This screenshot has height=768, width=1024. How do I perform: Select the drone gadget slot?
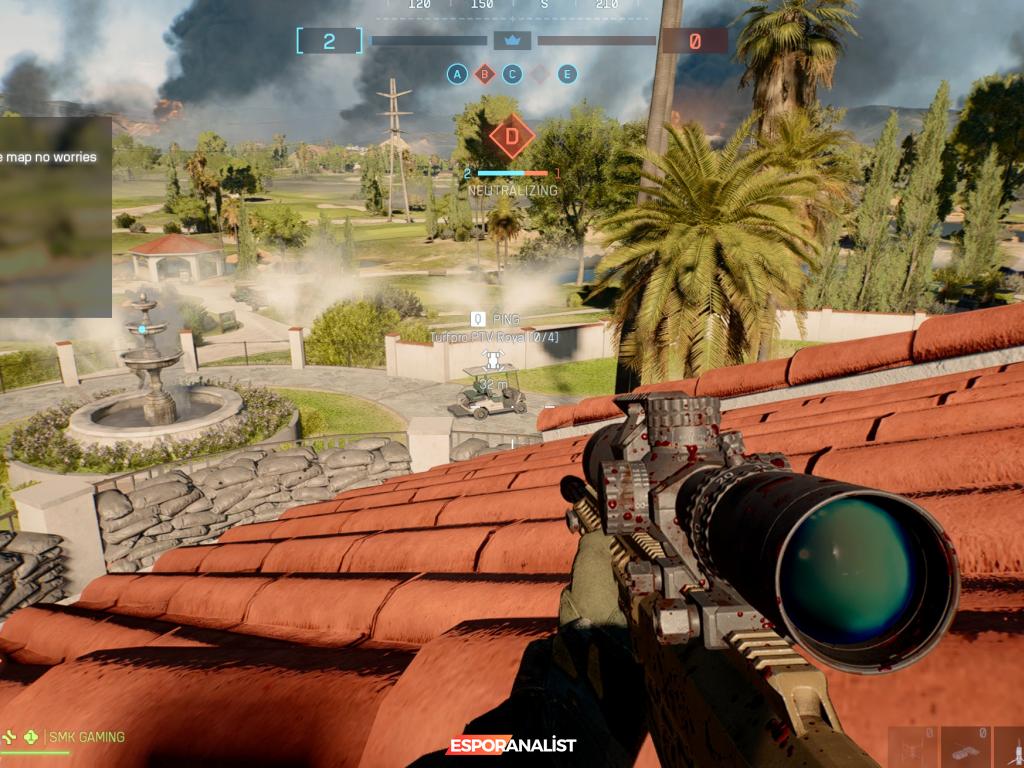[914, 747]
